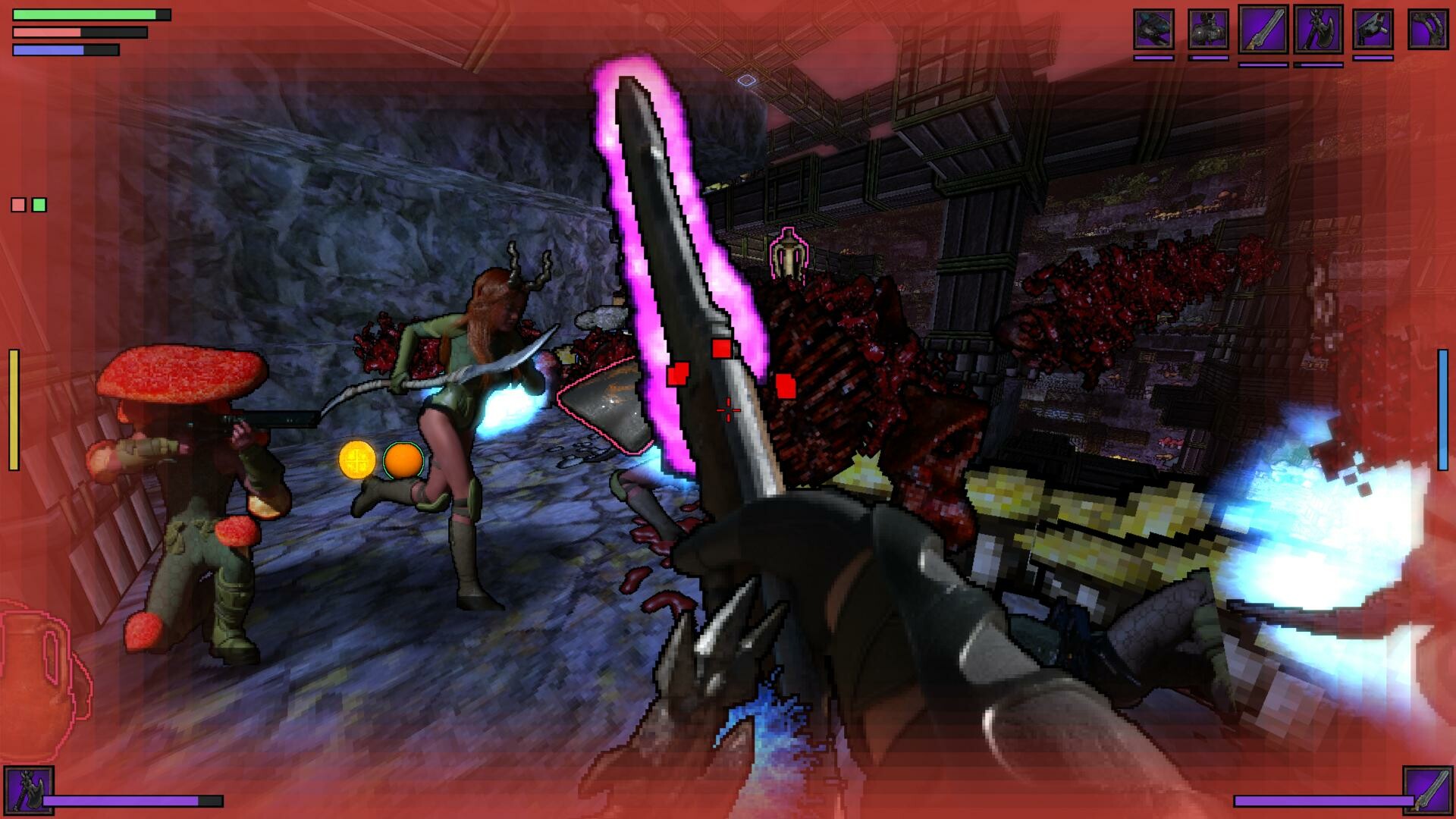Select the revolver in the fifth weapon slot
The width and height of the screenshot is (1456, 819).
[1373, 30]
